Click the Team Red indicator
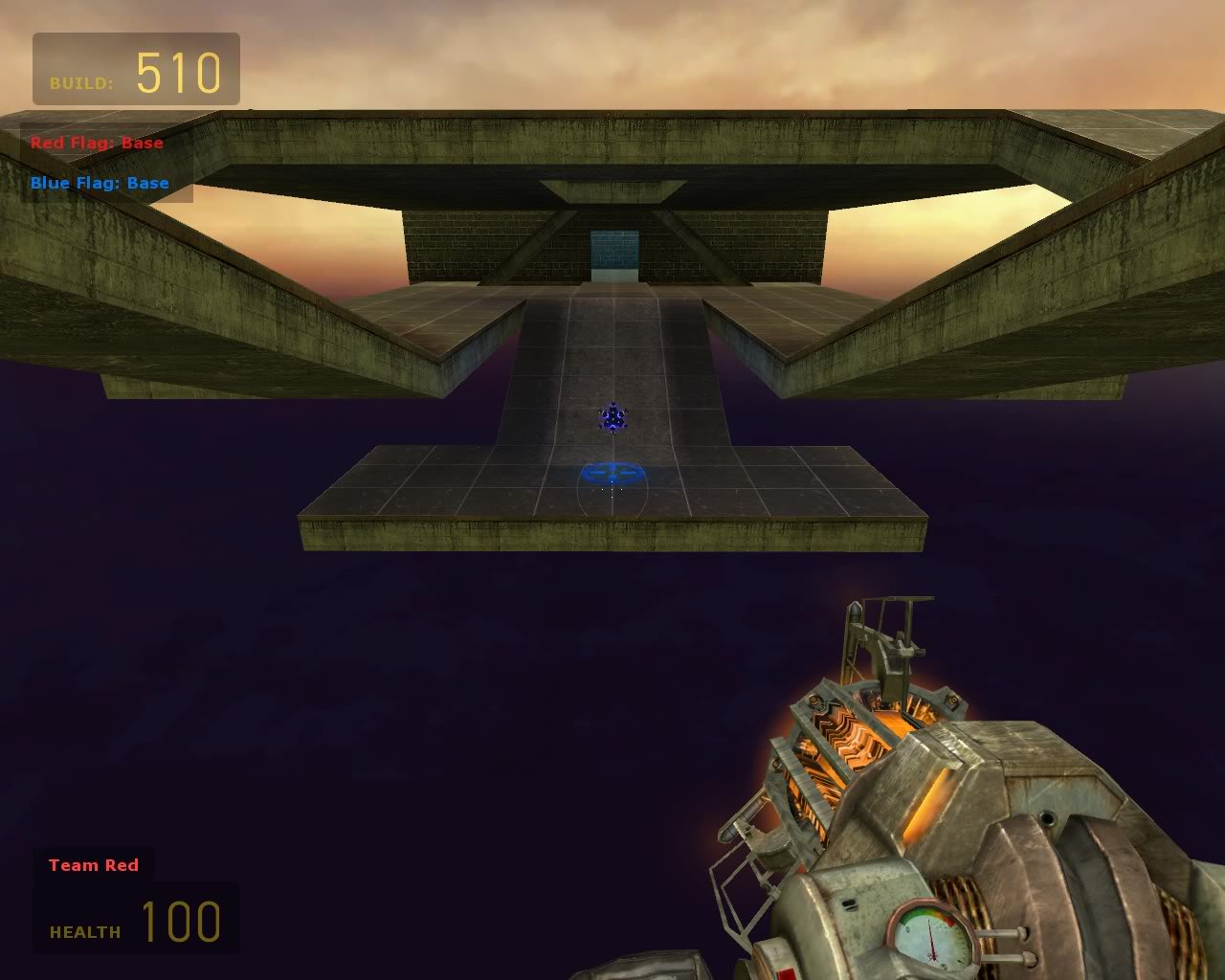Image resolution: width=1225 pixels, height=980 pixels. coord(94,865)
